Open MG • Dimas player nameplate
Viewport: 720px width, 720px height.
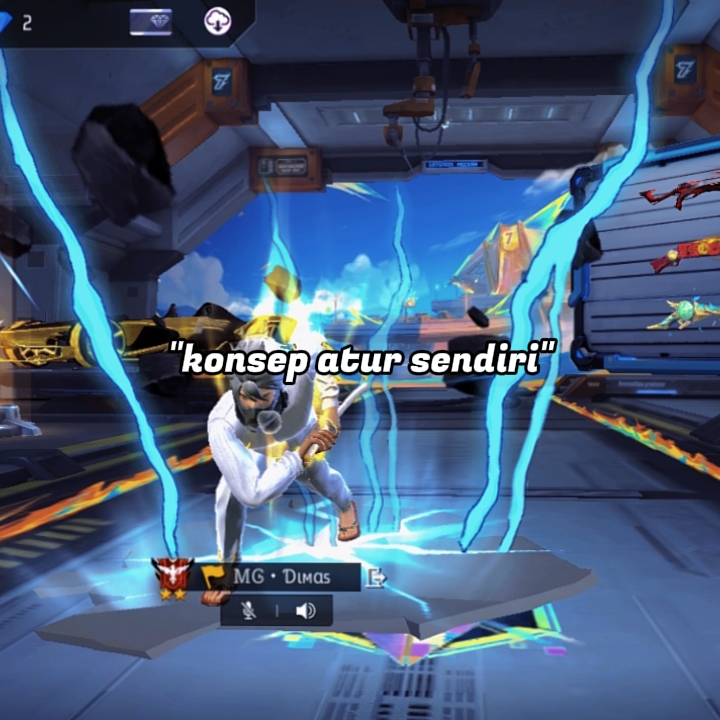[283, 577]
